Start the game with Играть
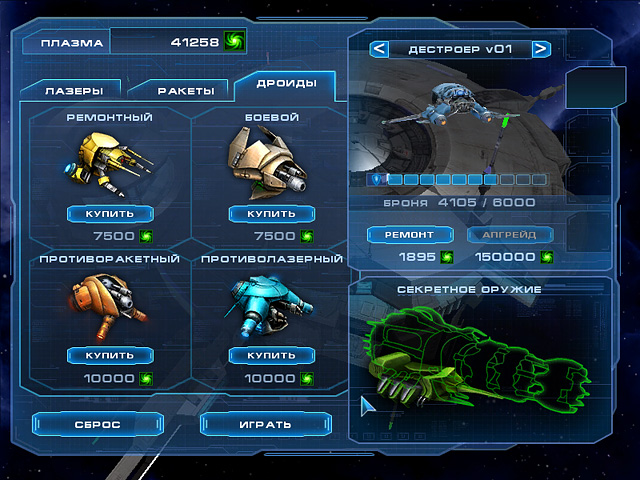Image resolution: width=640 pixels, height=480 pixels. [264, 424]
